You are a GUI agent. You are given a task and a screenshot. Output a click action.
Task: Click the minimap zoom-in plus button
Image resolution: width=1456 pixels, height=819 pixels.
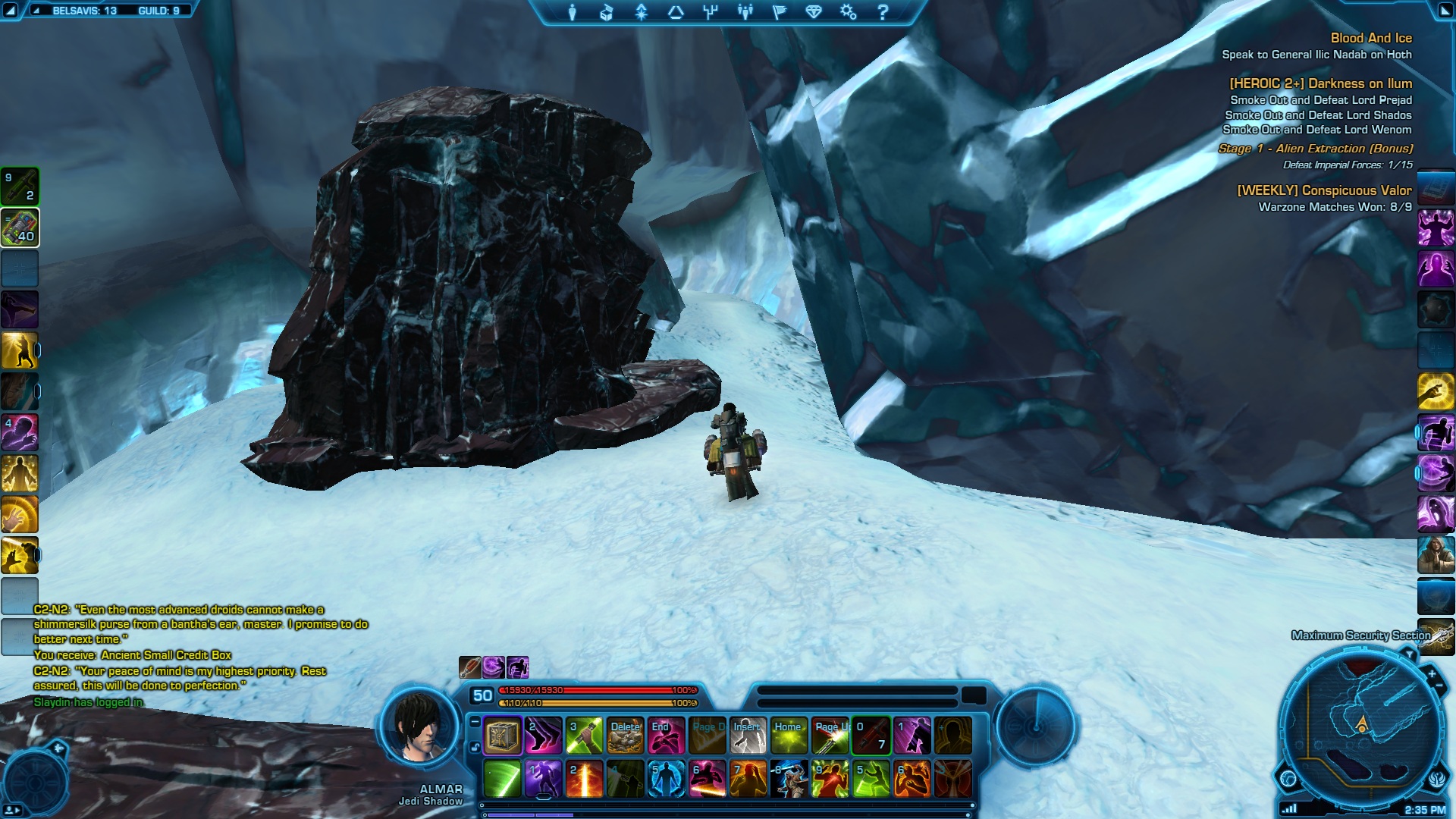click(1431, 673)
